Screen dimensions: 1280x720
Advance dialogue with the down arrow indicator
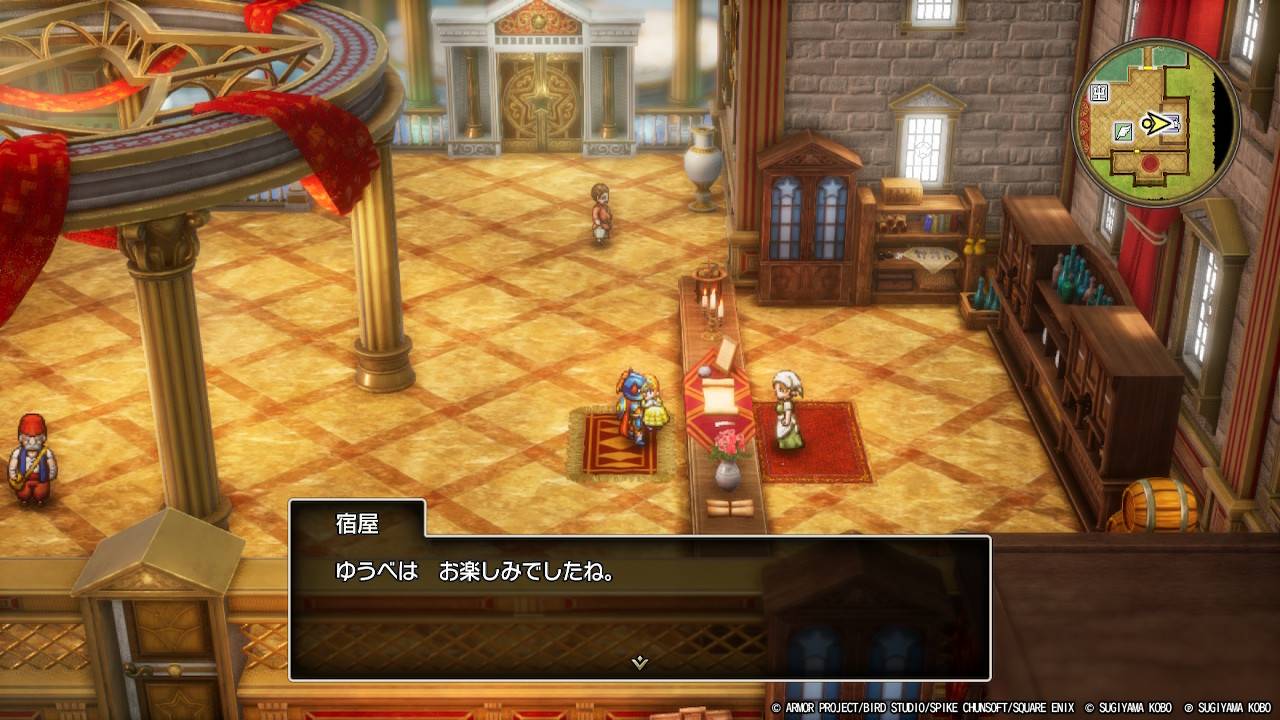pyautogui.click(x=640, y=662)
